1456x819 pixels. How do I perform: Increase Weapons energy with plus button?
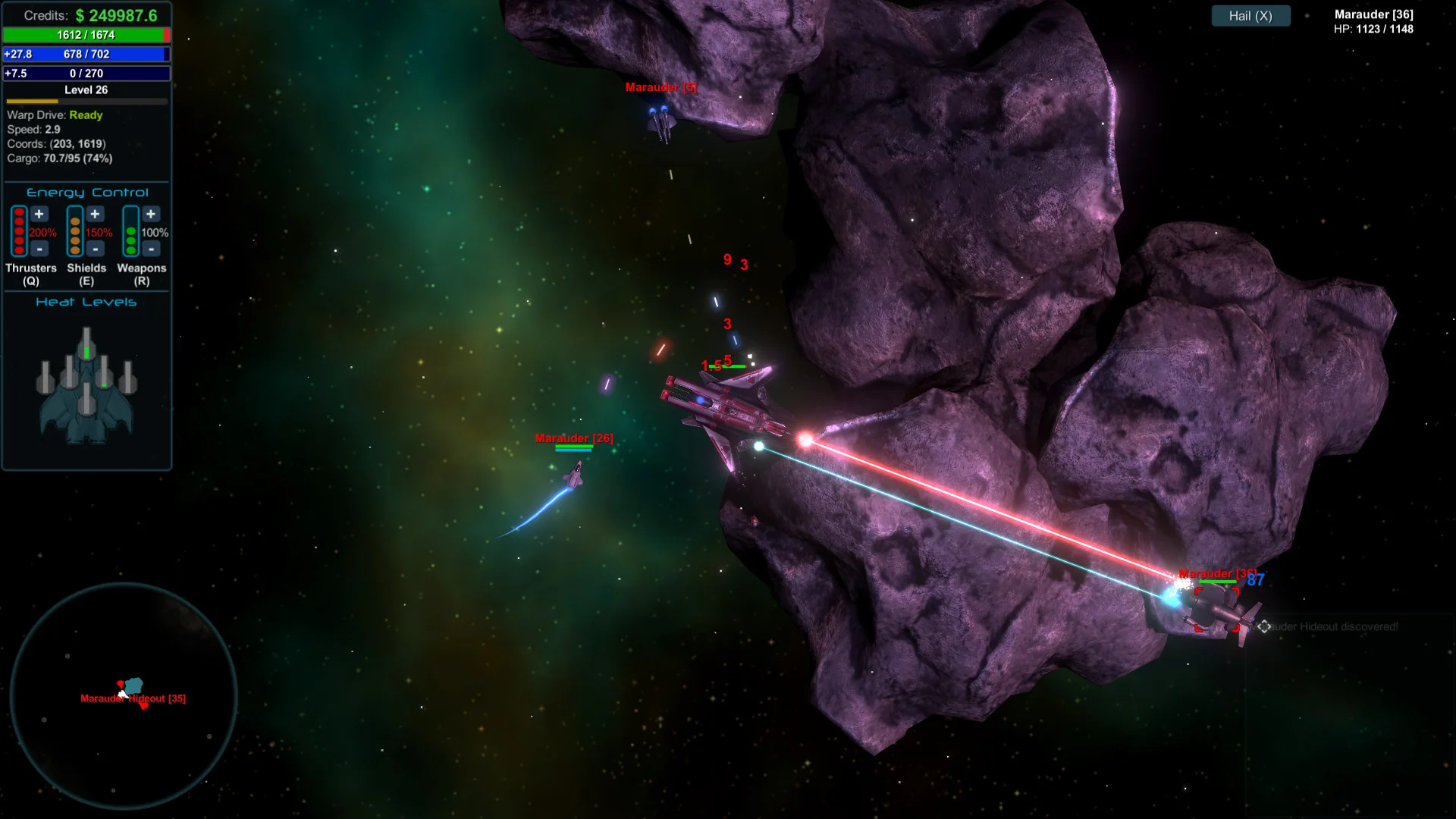point(151,215)
